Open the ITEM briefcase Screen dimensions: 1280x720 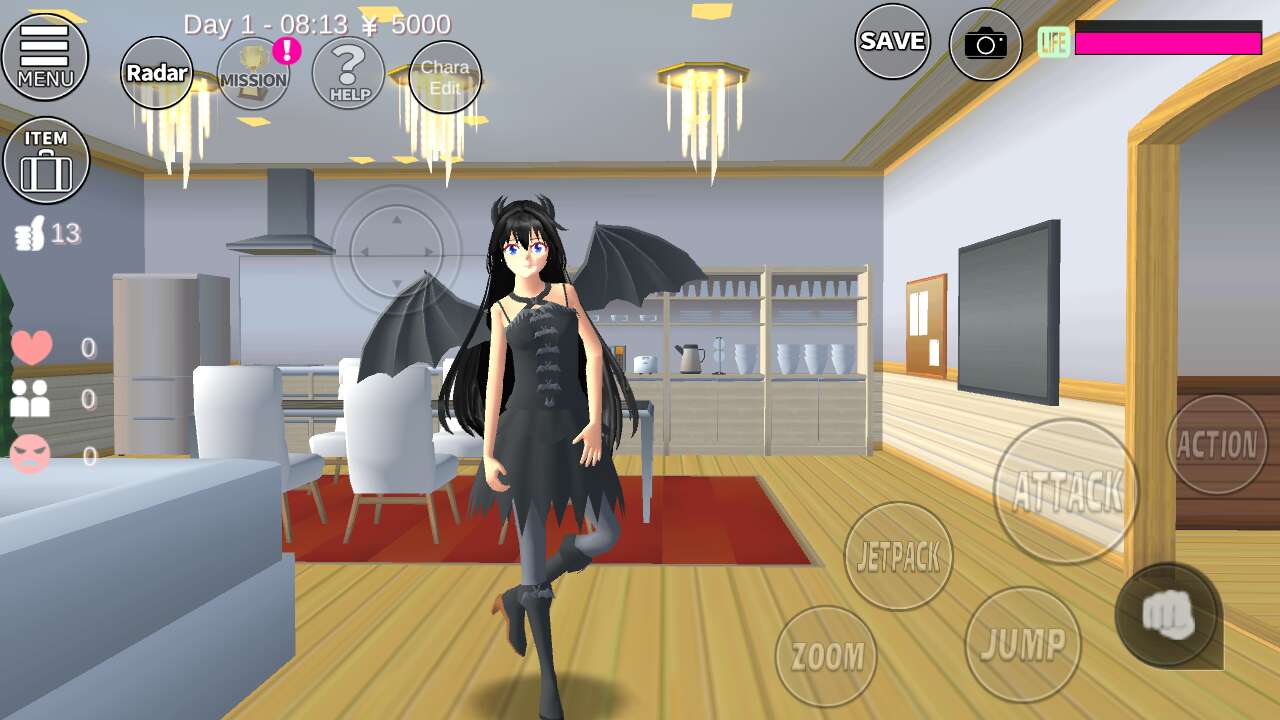point(46,160)
